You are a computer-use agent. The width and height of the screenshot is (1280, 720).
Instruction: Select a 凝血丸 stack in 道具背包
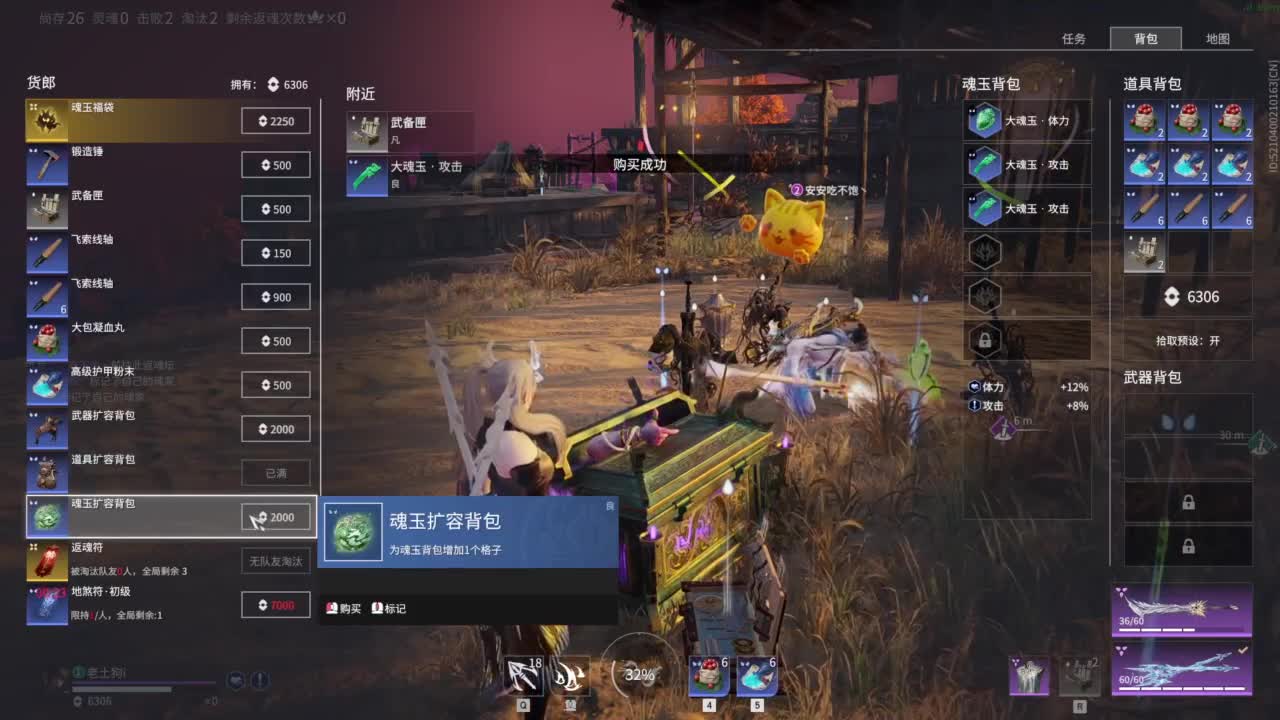1143,120
